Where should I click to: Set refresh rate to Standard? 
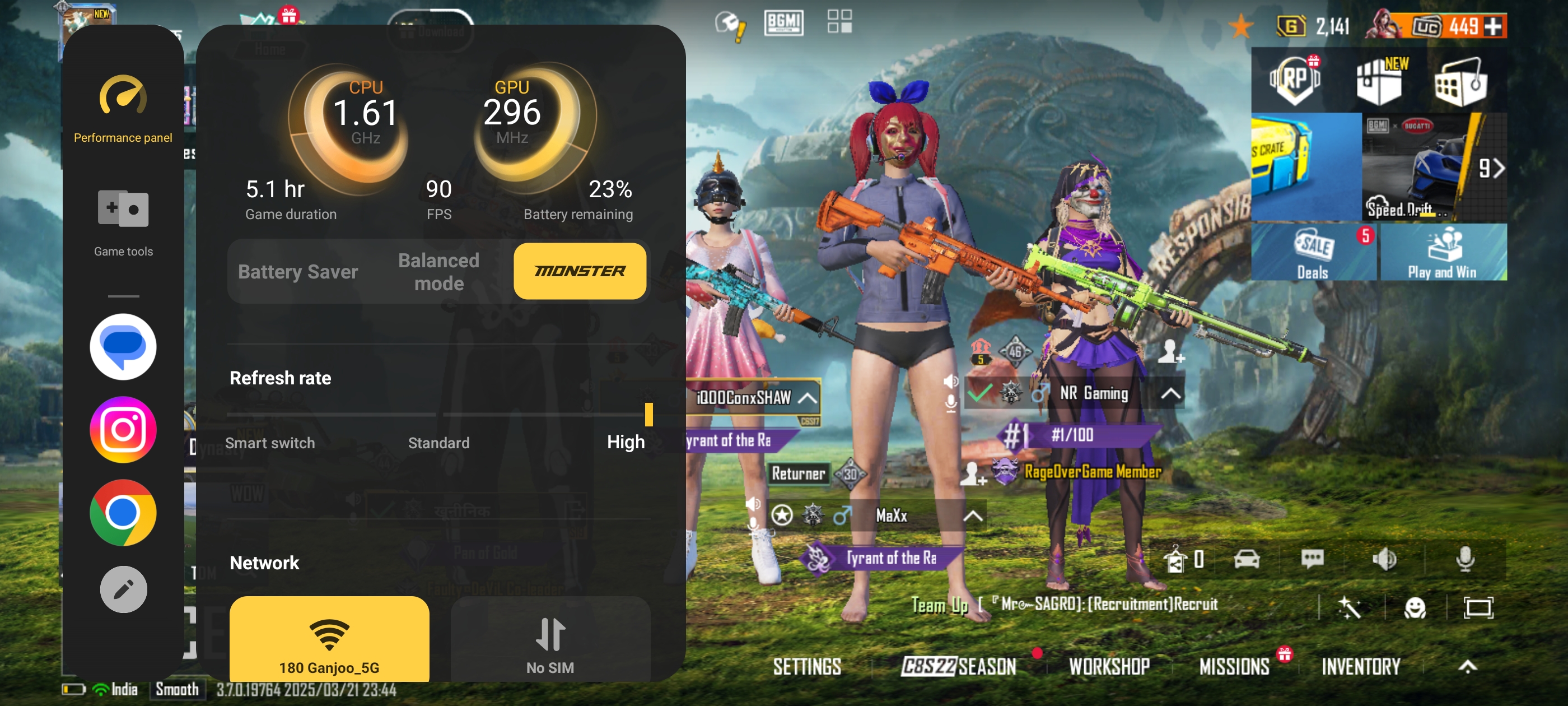tap(438, 442)
